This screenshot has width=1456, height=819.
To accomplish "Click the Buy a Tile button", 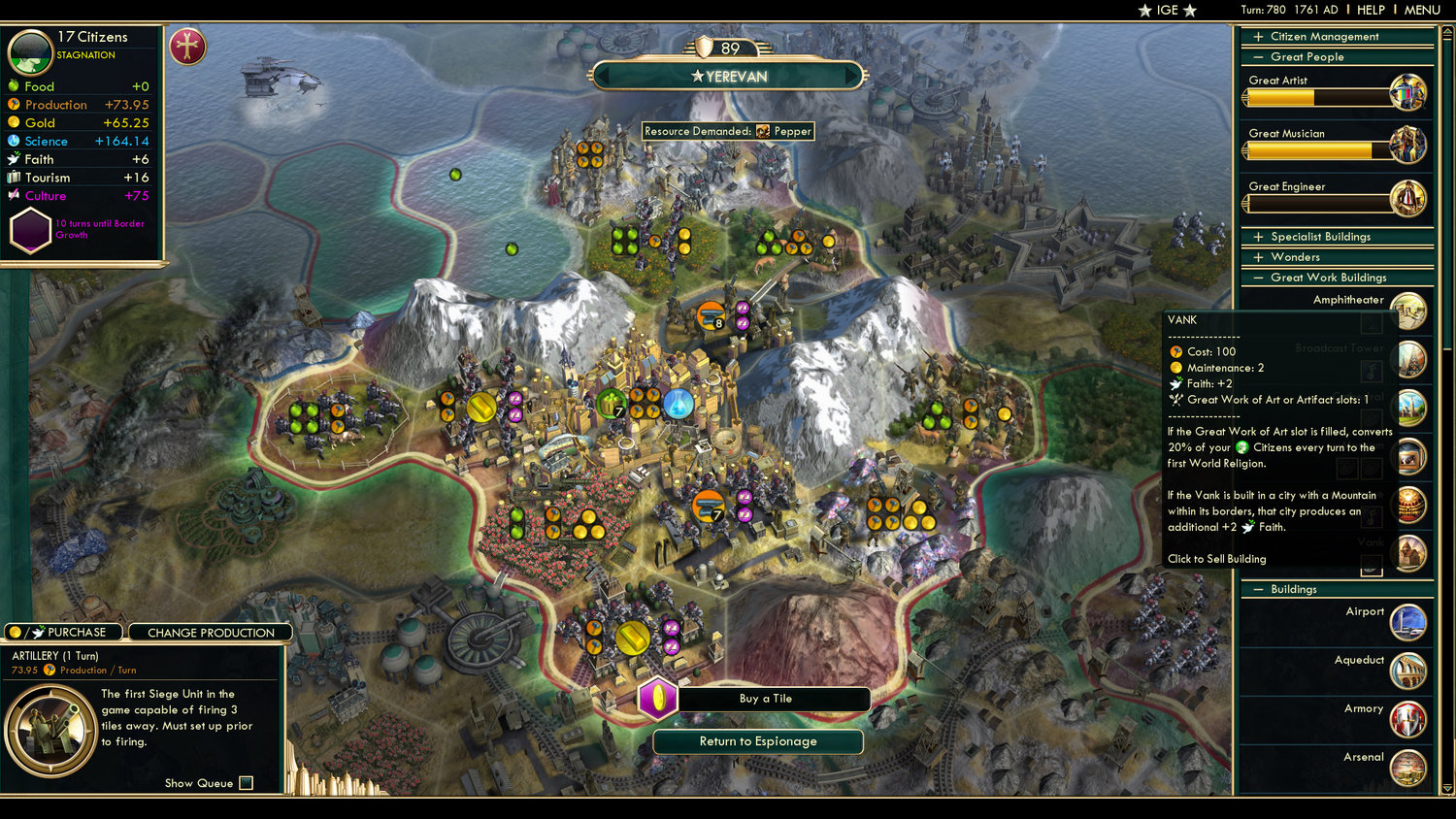I will pos(767,699).
